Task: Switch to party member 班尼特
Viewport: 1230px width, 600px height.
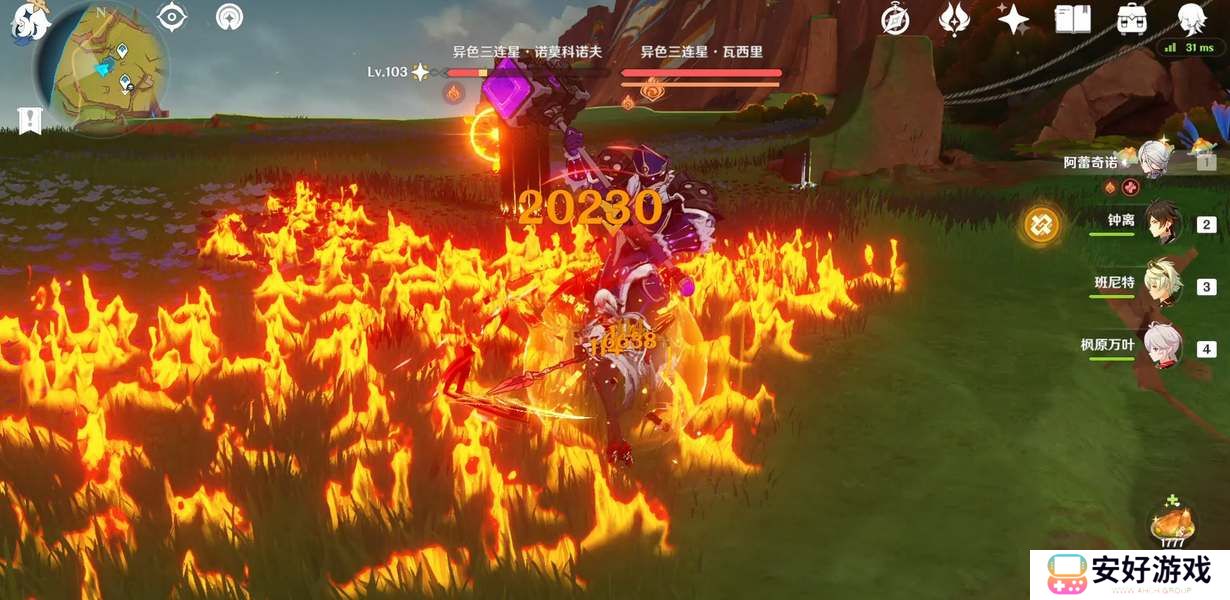Action: coord(1163,284)
